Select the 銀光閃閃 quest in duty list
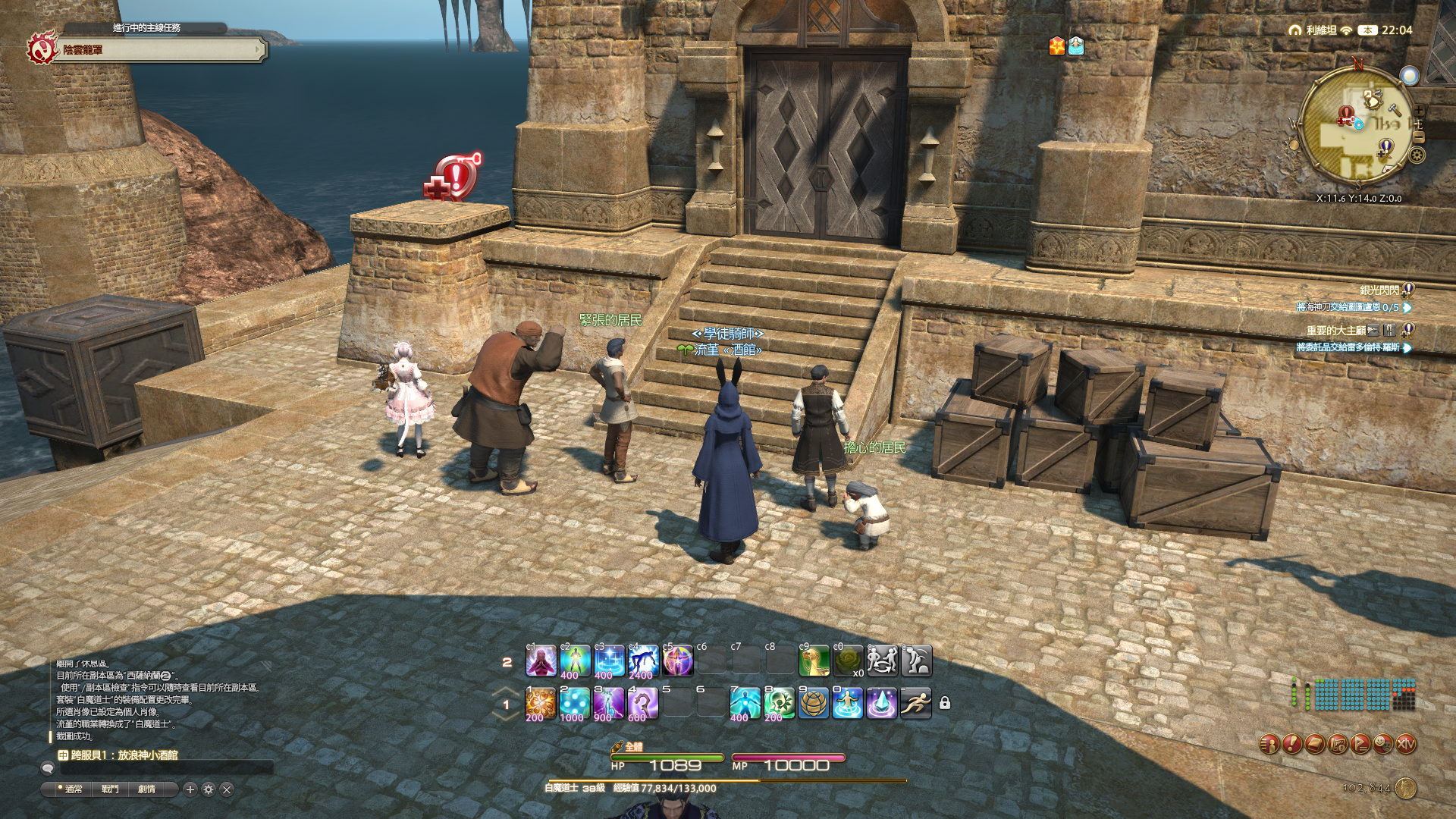1456x819 pixels. pyautogui.click(x=1379, y=290)
